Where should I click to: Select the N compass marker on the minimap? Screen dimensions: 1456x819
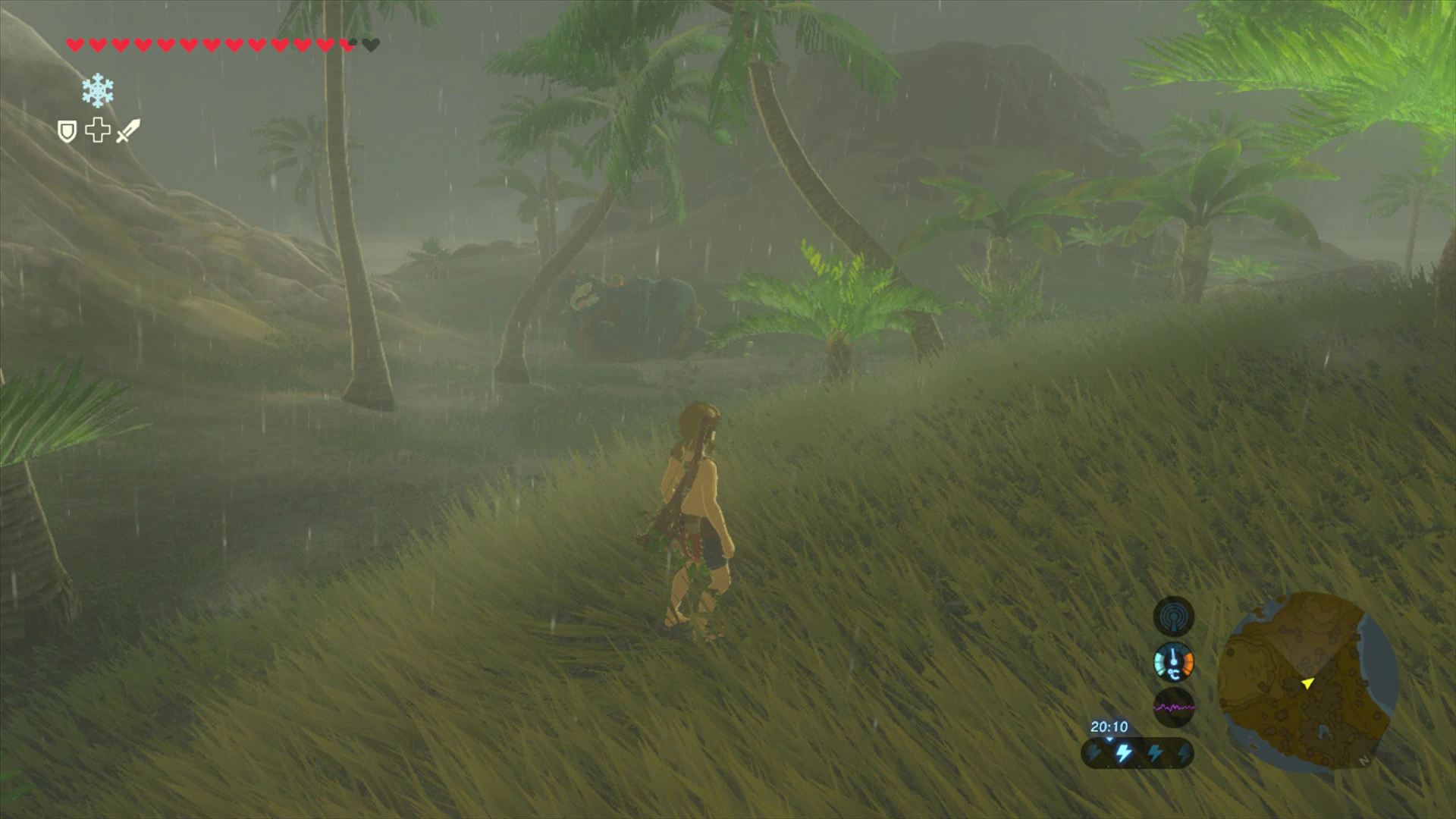tap(1363, 760)
